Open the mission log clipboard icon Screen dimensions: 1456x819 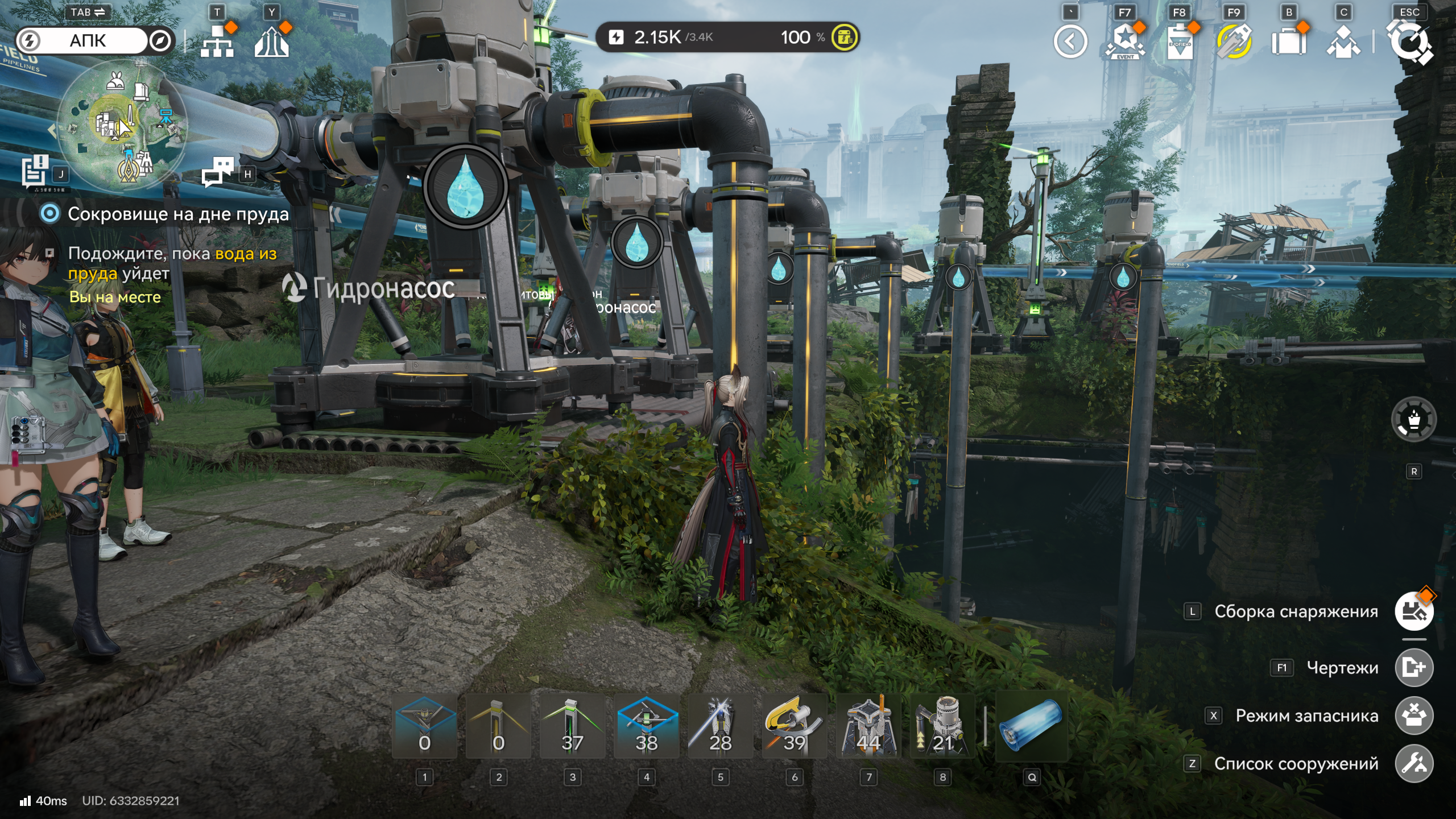coord(35,171)
